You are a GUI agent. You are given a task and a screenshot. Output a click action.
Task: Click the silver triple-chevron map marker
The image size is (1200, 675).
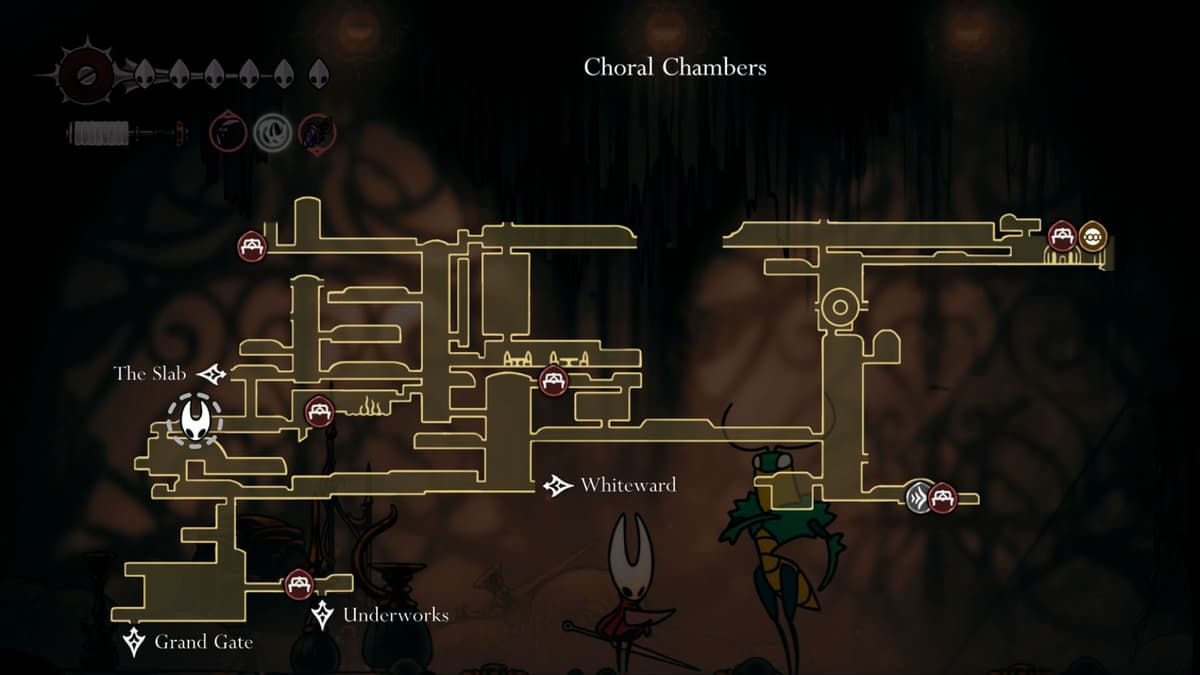click(919, 496)
